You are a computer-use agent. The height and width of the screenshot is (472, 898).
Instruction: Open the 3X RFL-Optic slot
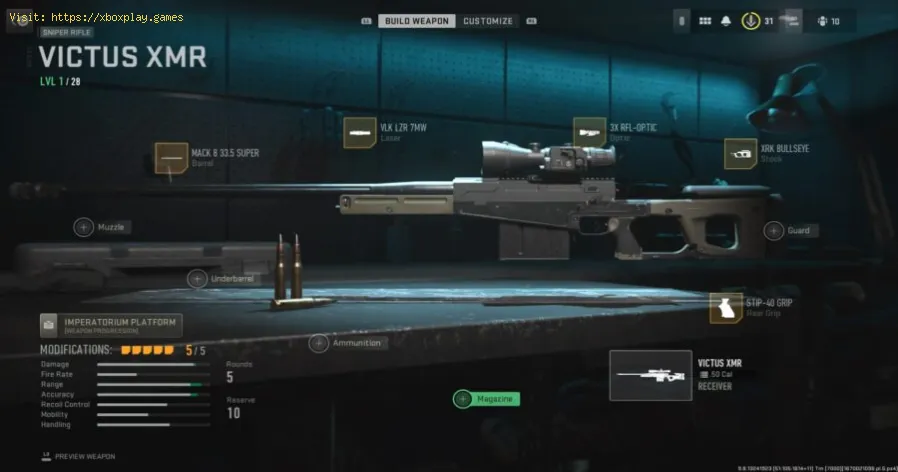click(x=588, y=132)
